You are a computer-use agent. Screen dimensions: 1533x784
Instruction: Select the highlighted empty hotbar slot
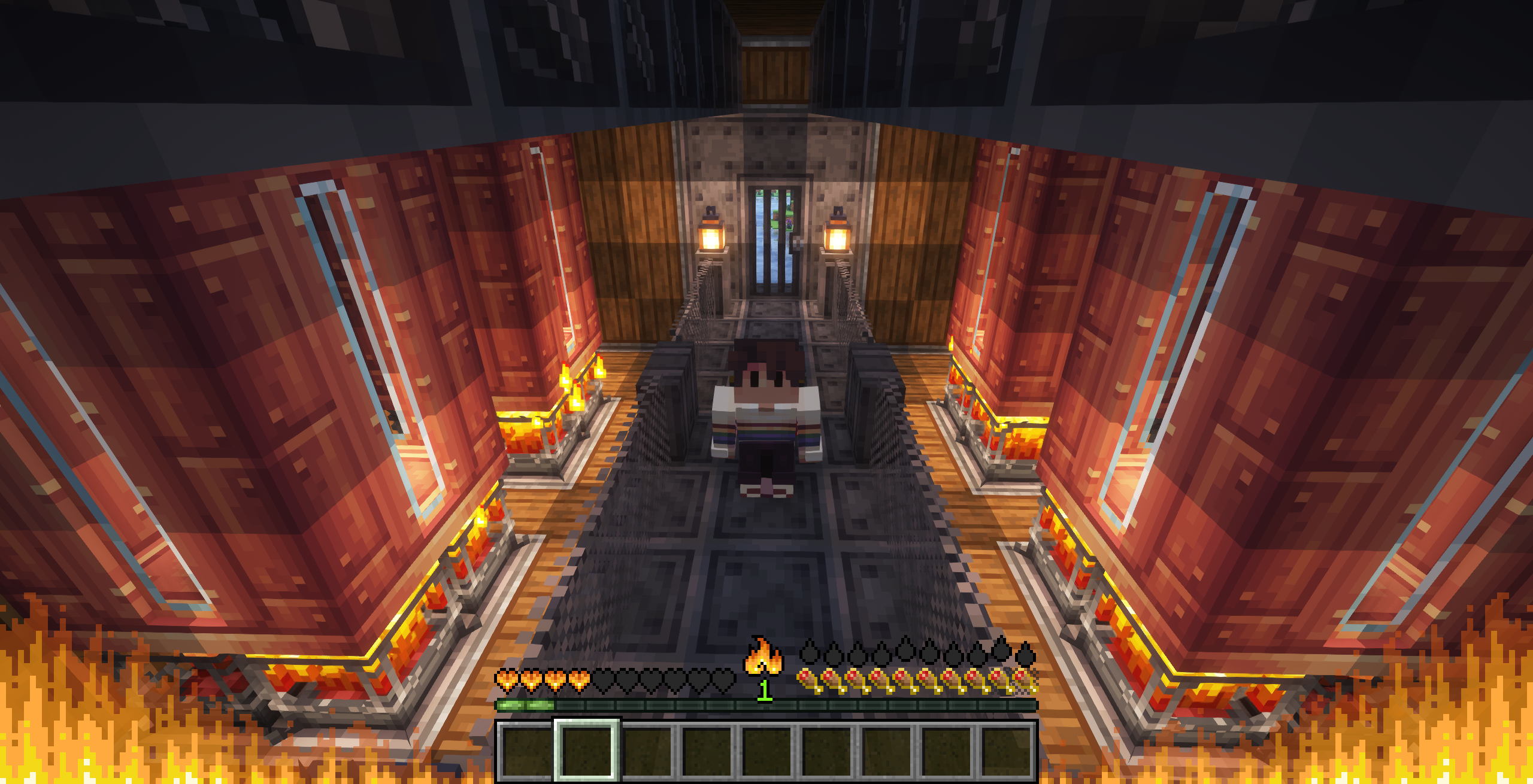586,751
